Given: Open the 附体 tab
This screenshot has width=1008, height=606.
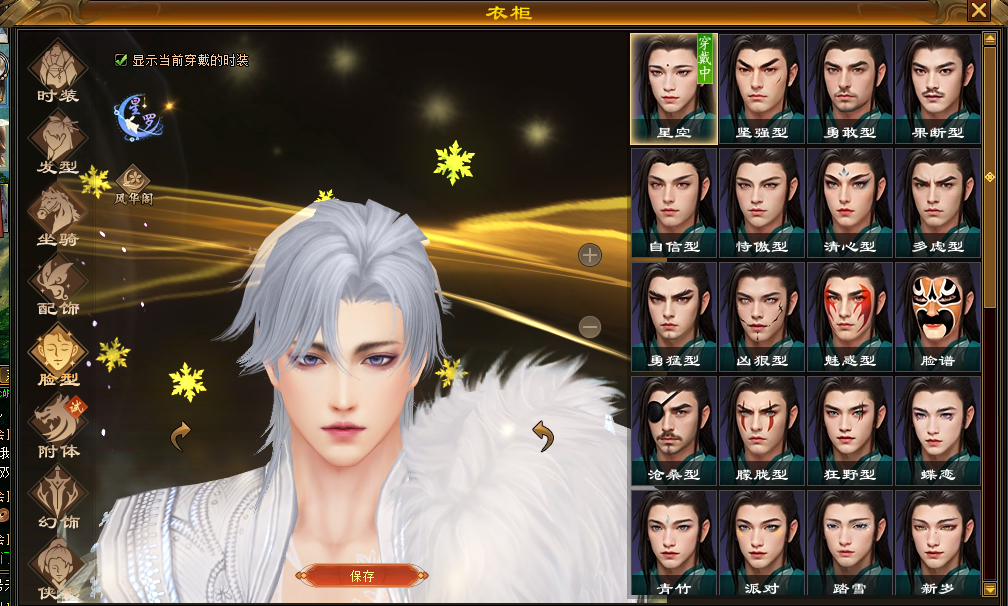Looking at the screenshot, I should 57,427.
